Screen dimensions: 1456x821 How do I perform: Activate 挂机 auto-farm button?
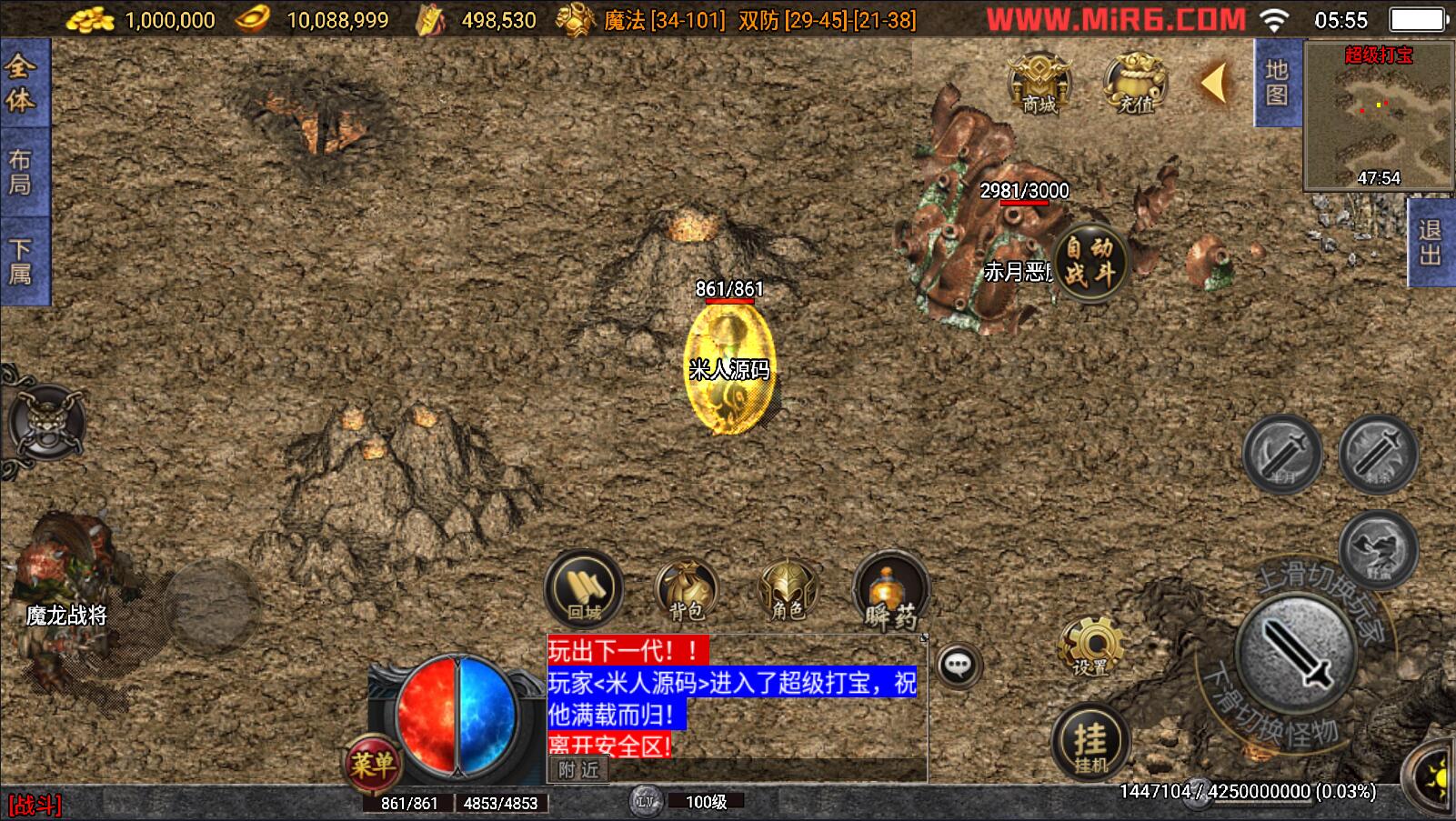point(1090,742)
